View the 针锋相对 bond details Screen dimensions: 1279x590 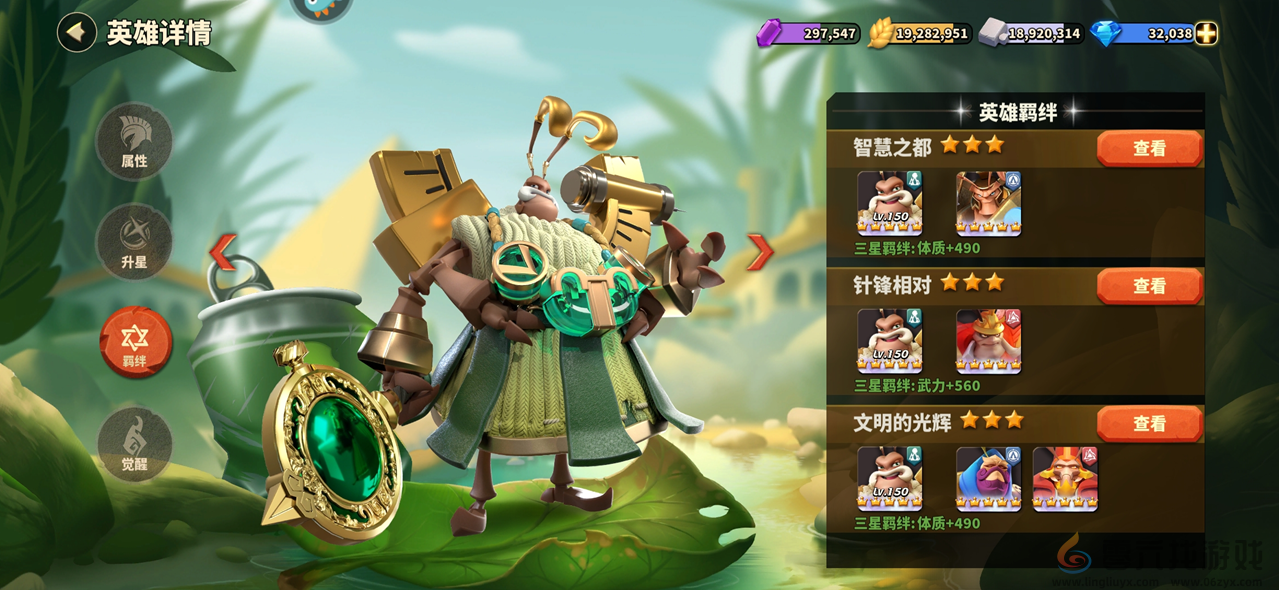coord(1149,286)
